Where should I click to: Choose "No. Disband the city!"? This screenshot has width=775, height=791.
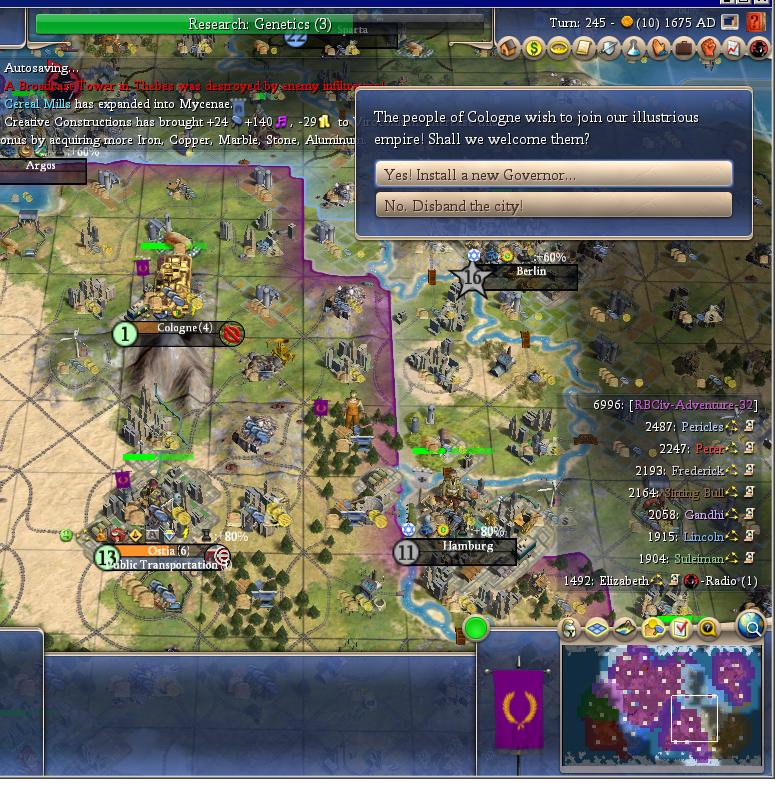coord(553,205)
